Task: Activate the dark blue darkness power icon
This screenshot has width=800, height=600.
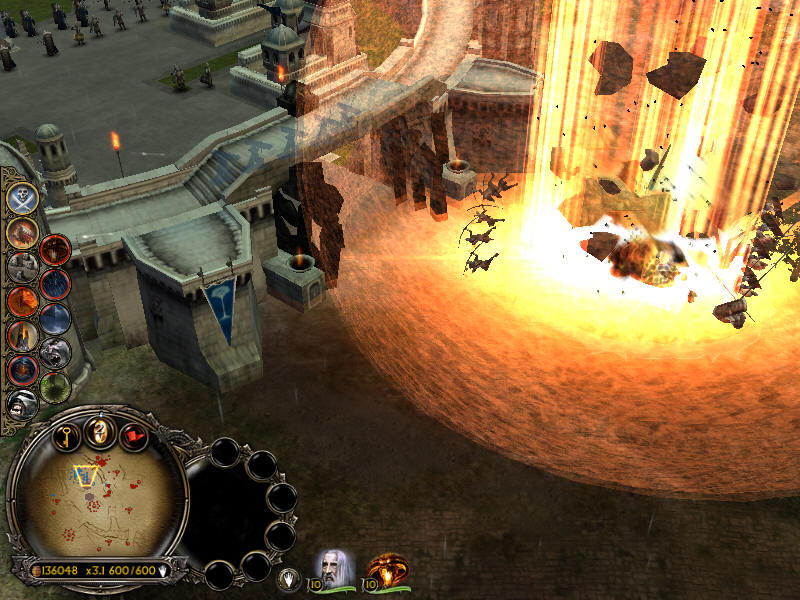Action: [x=55, y=319]
